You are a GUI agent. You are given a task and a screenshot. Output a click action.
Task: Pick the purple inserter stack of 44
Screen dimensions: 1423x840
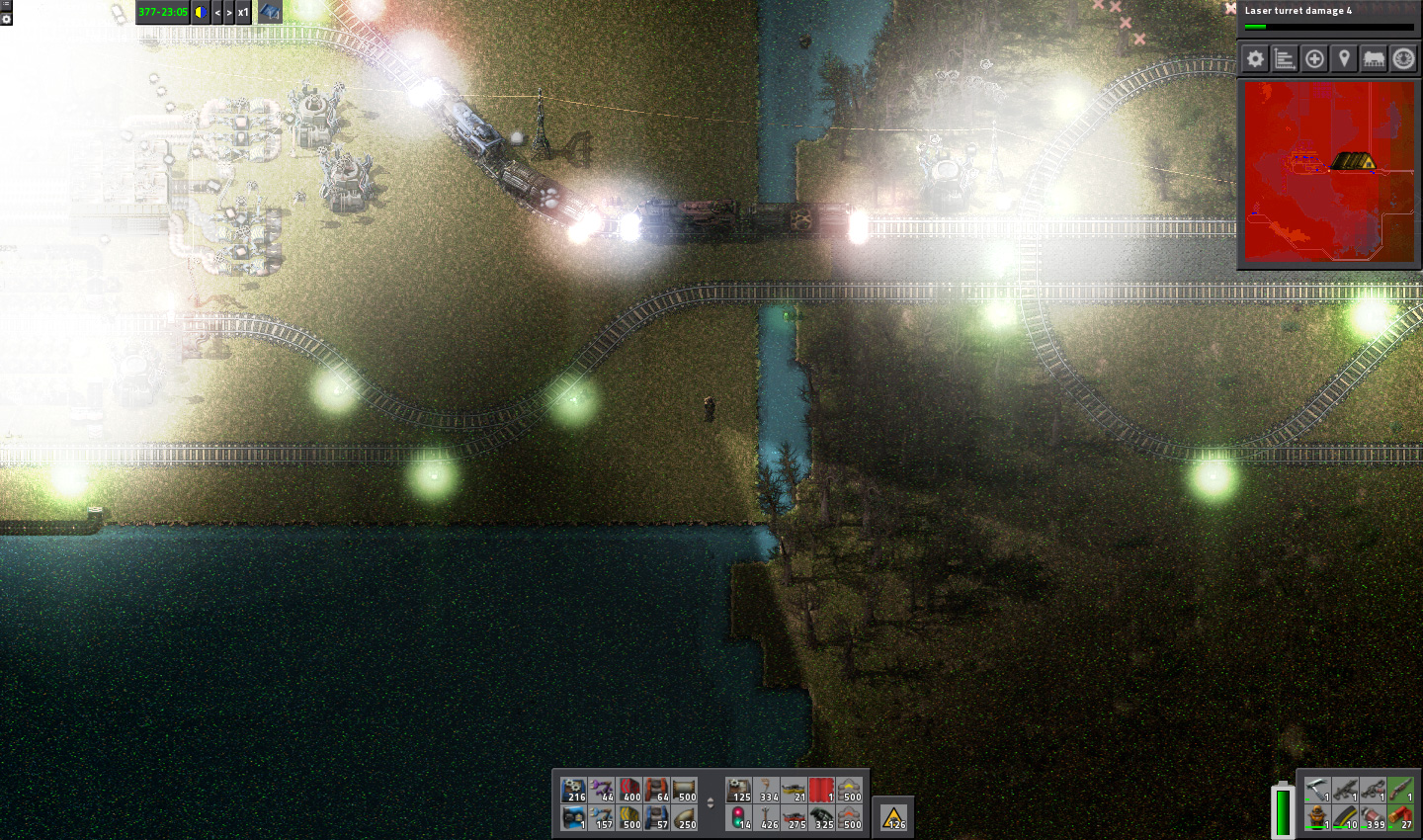602,790
